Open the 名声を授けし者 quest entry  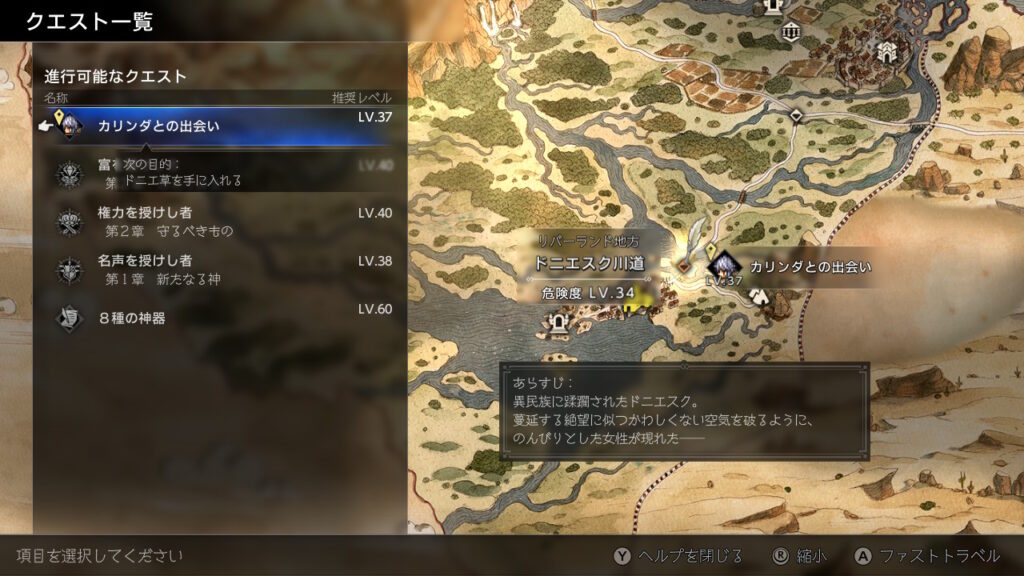click(220, 269)
